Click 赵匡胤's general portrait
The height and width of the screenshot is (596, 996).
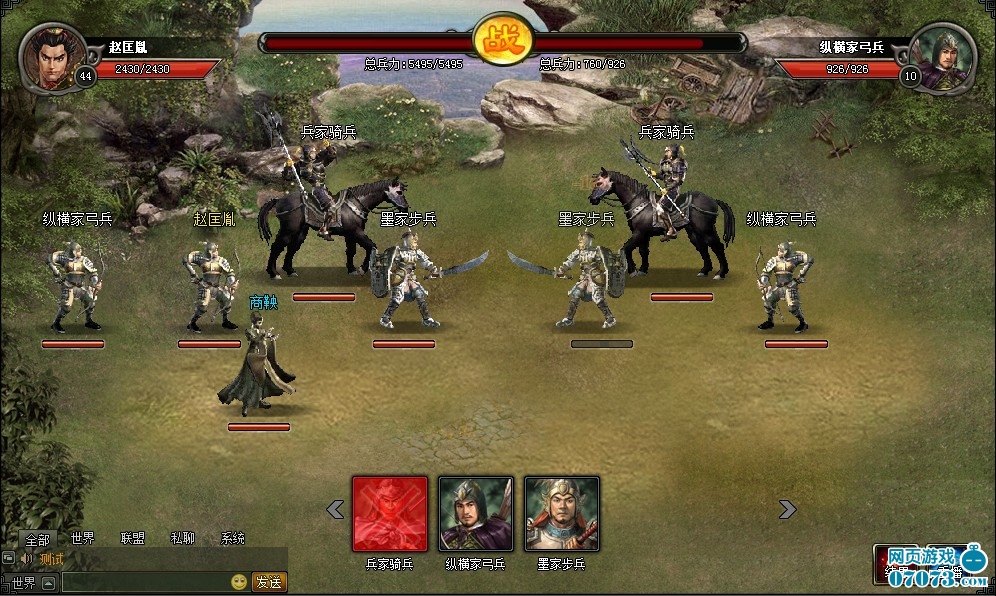click(x=48, y=55)
